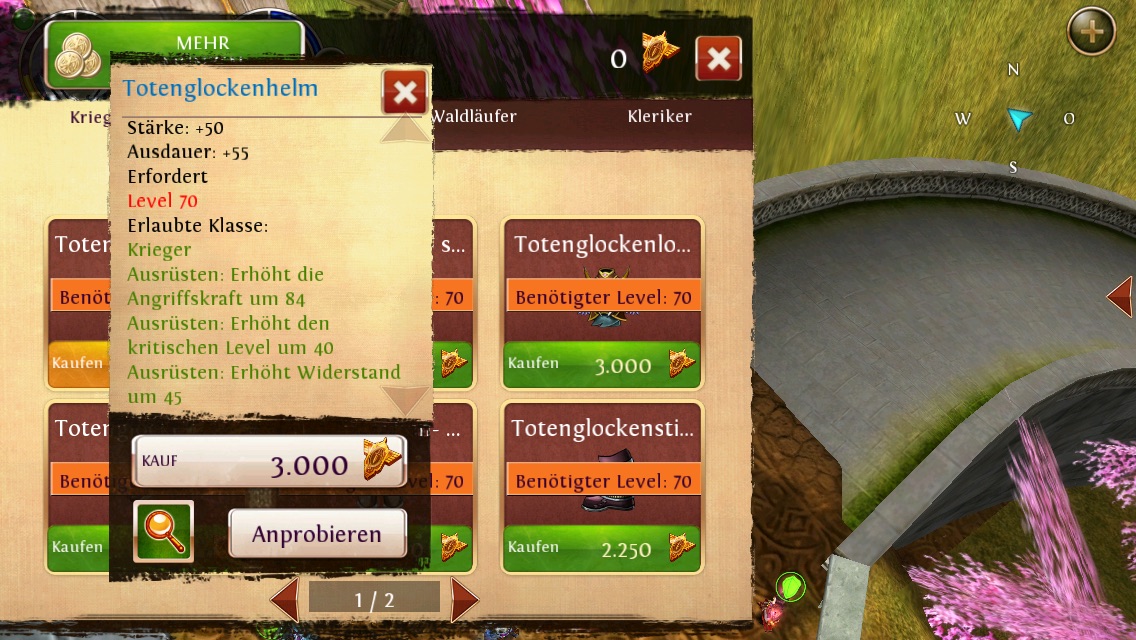Buy the 3.000 Totenglockenlo... item

(x=601, y=365)
